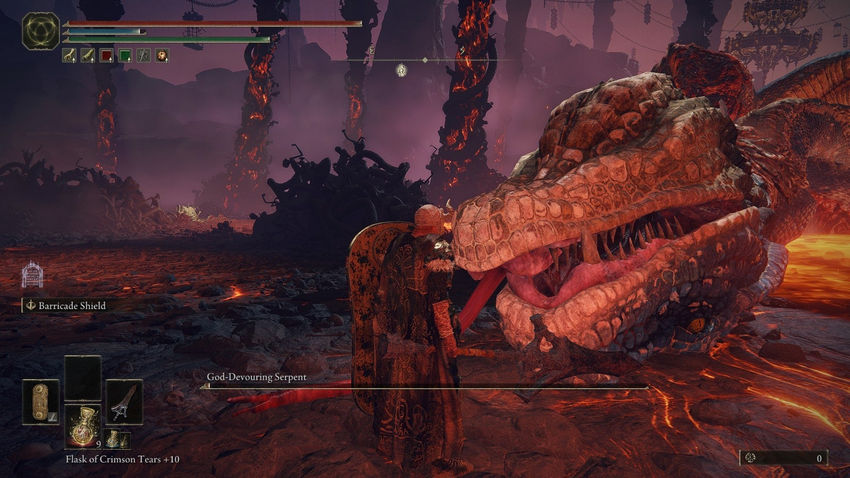Screen dimensions: 850x478
Task: Click the red square buff icon
Action: pos(106,56)
